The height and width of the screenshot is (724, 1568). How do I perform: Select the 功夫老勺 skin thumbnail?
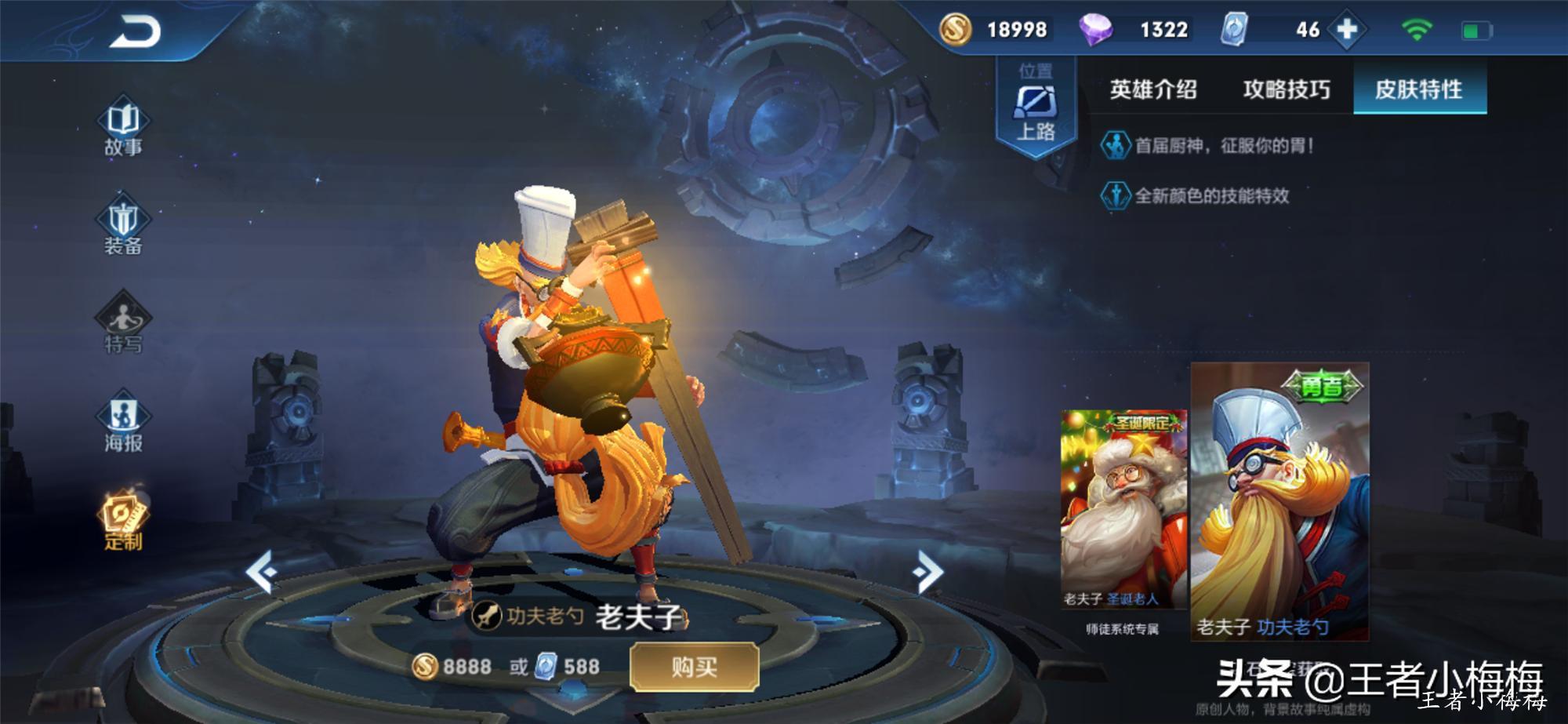(1279, 502)
